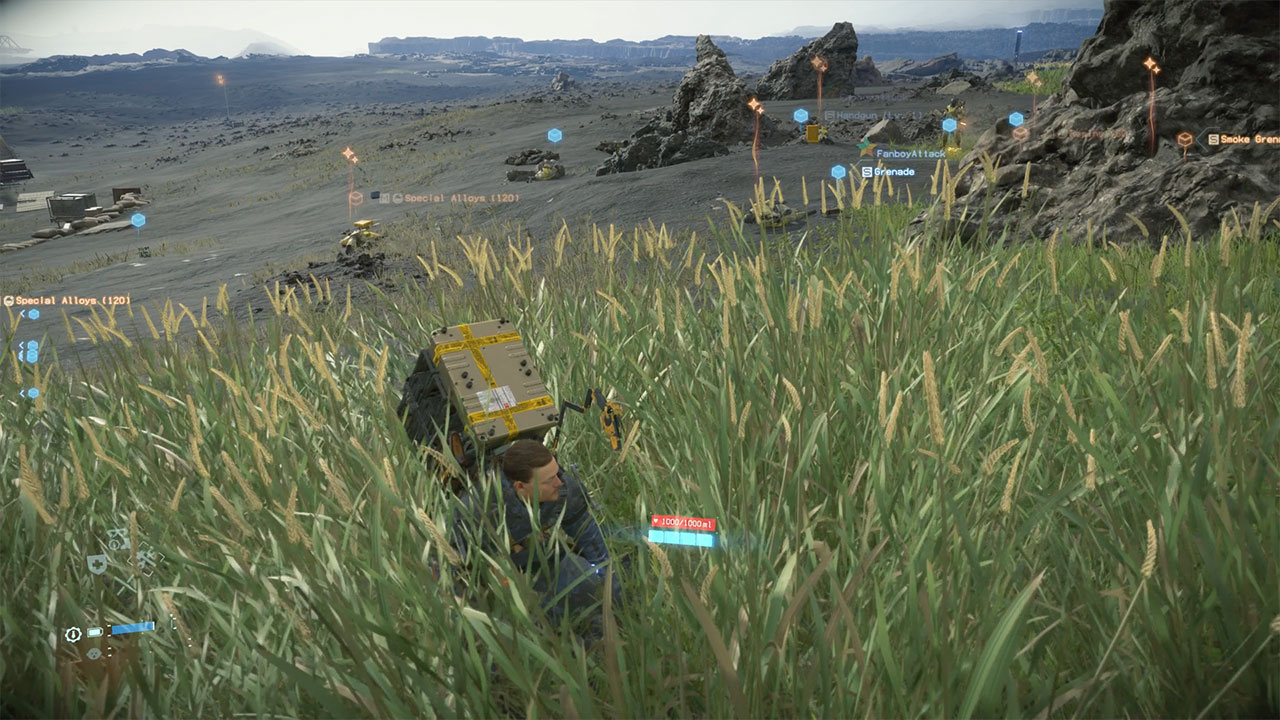Click the FanboyAttack player name
The image size is (1280, 720).
tap(911, 153)
